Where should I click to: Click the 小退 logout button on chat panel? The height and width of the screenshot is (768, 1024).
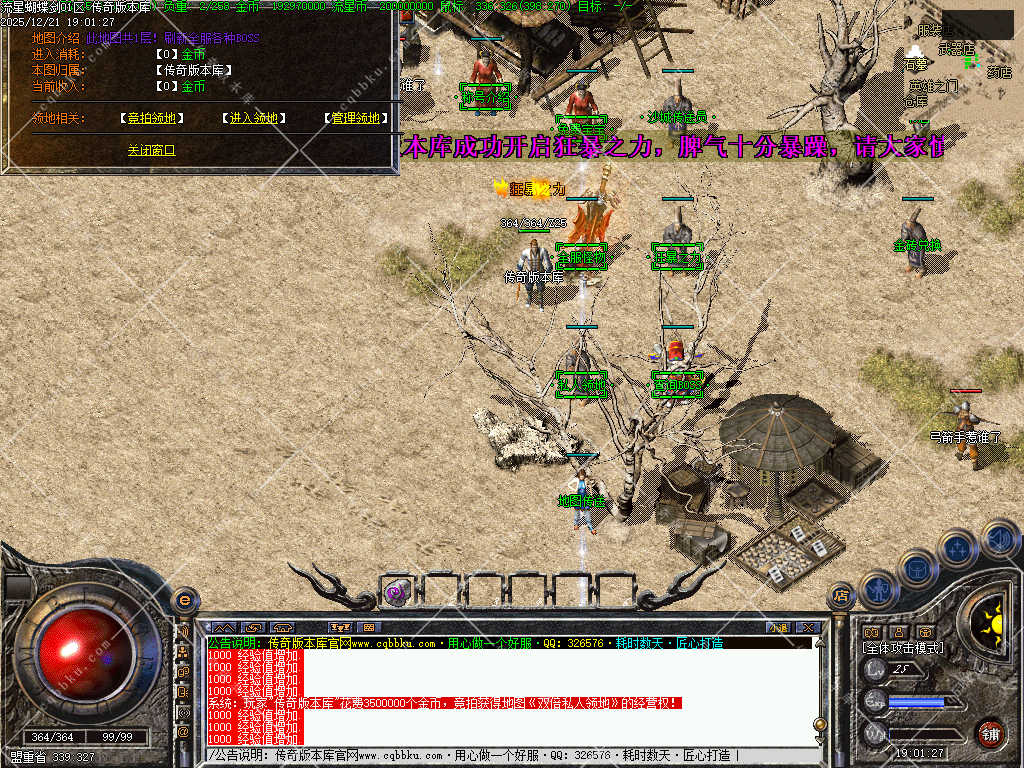click(778, 627)
